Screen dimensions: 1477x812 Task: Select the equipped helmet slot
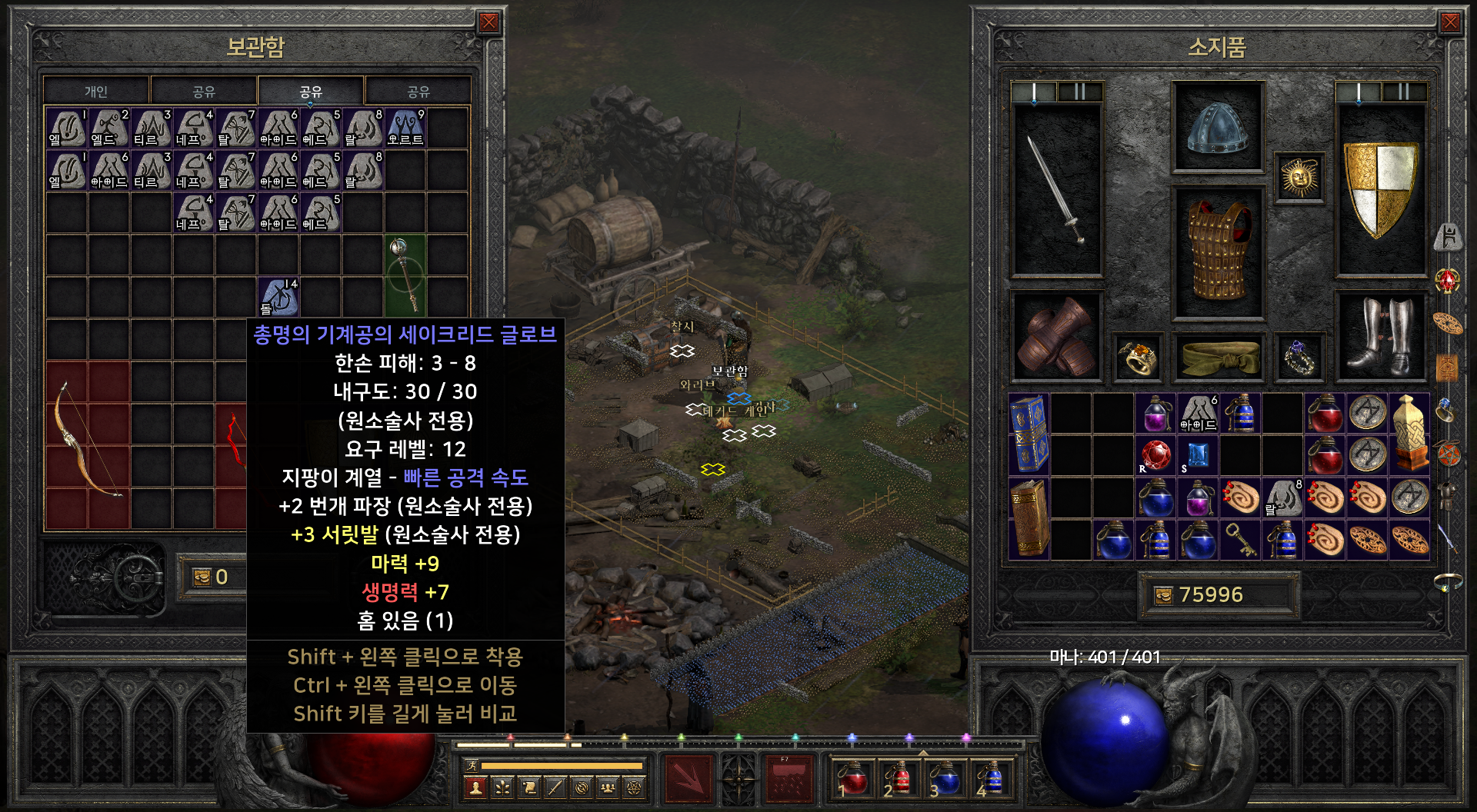coord(1217,128)
